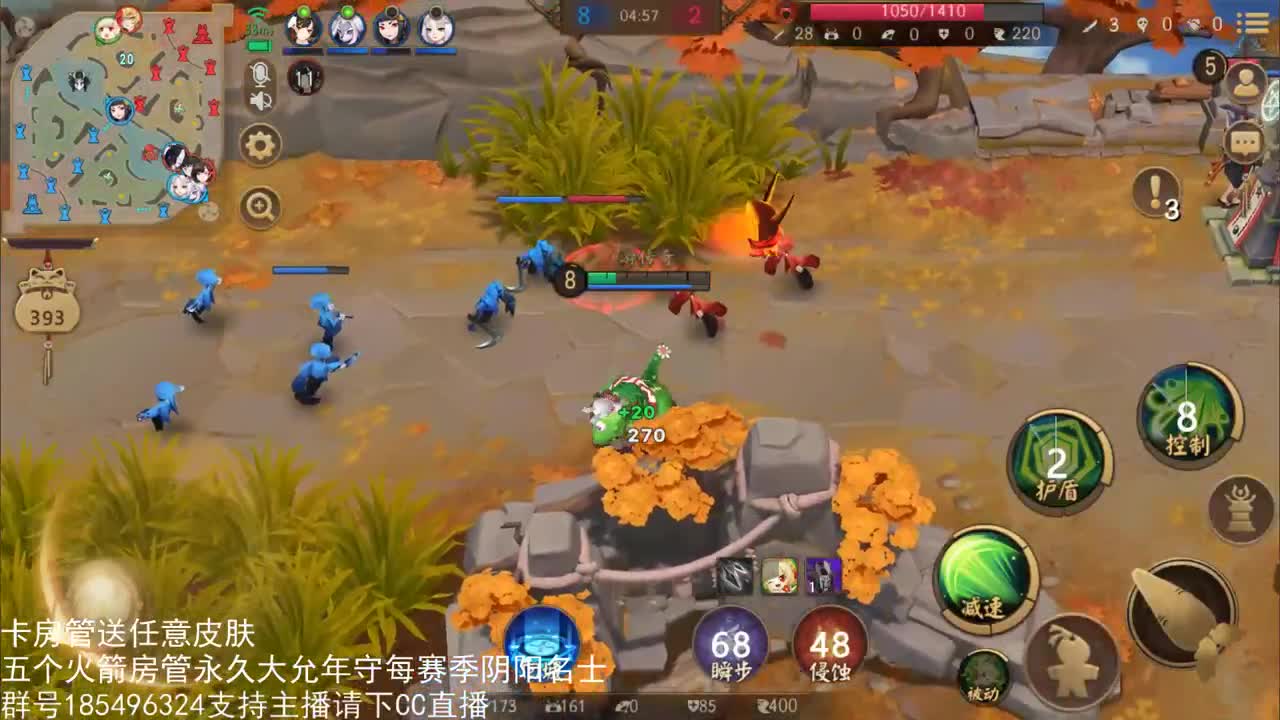
Task: Toggle the wireless signal indicator
Action: pos(260,13)
